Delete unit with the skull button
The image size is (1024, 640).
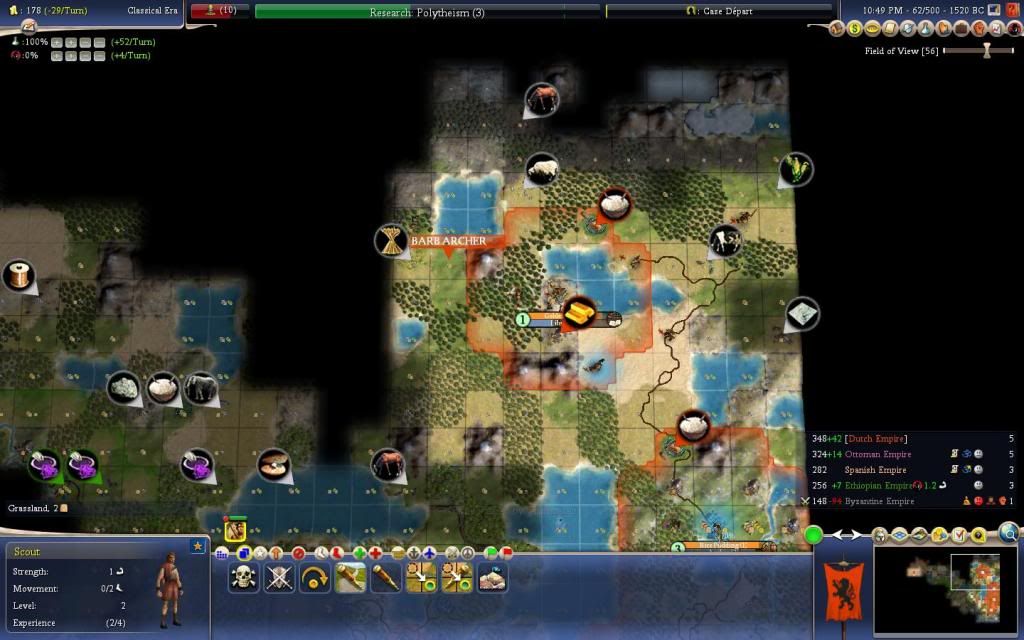(245, 577)
